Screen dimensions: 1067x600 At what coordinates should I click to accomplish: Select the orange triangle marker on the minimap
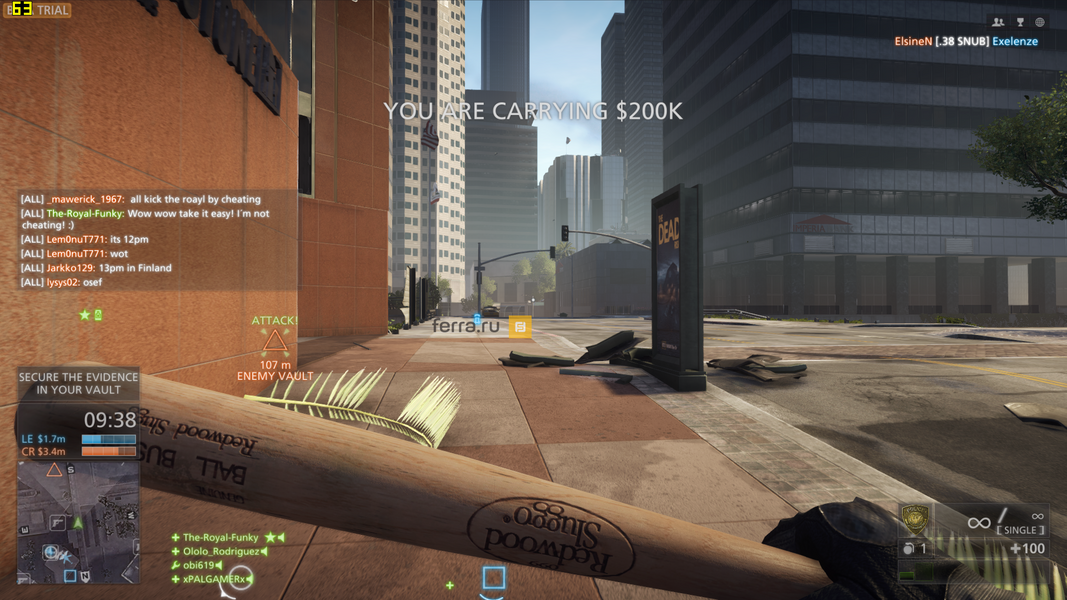pyautogui.click(x=55, y=469)
